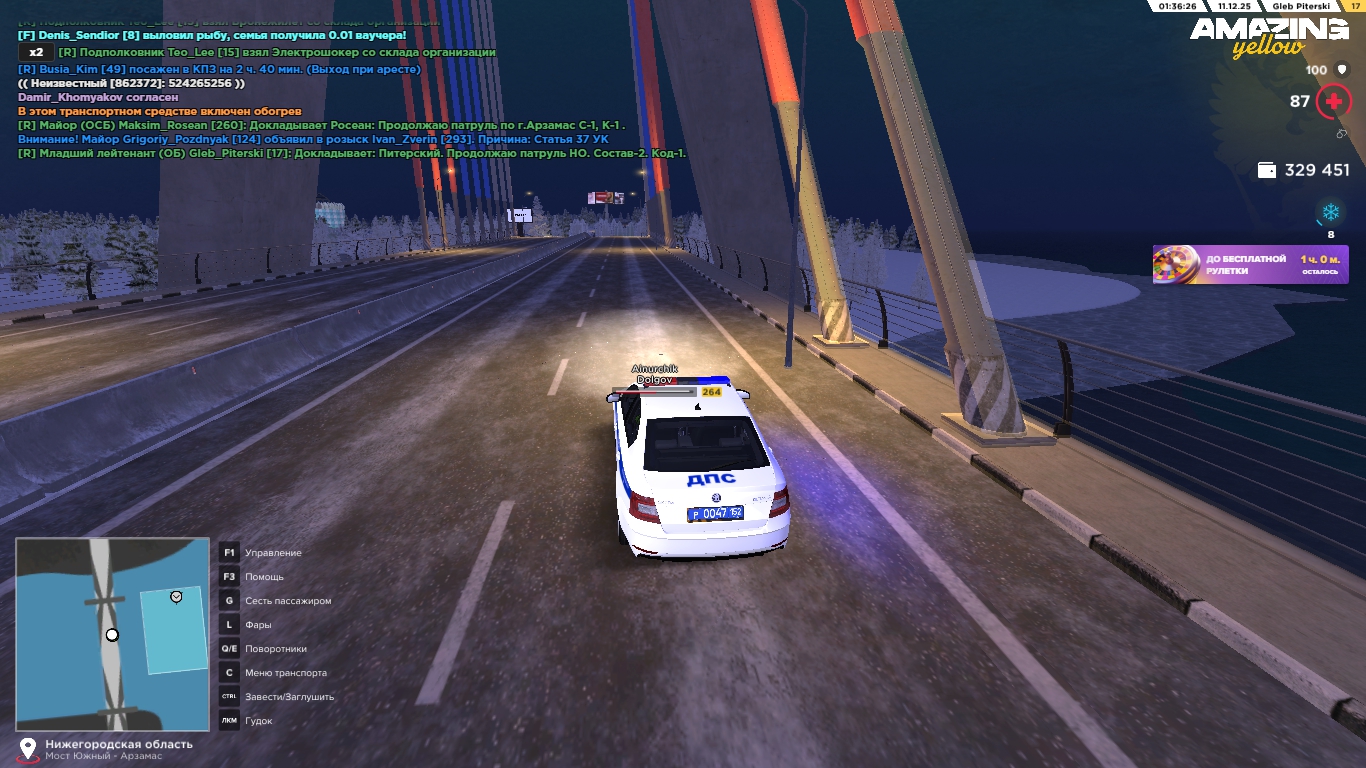Click the Нижегородская область location label
The width and height of the screenshot is (1366, 768).
(118, 744)
